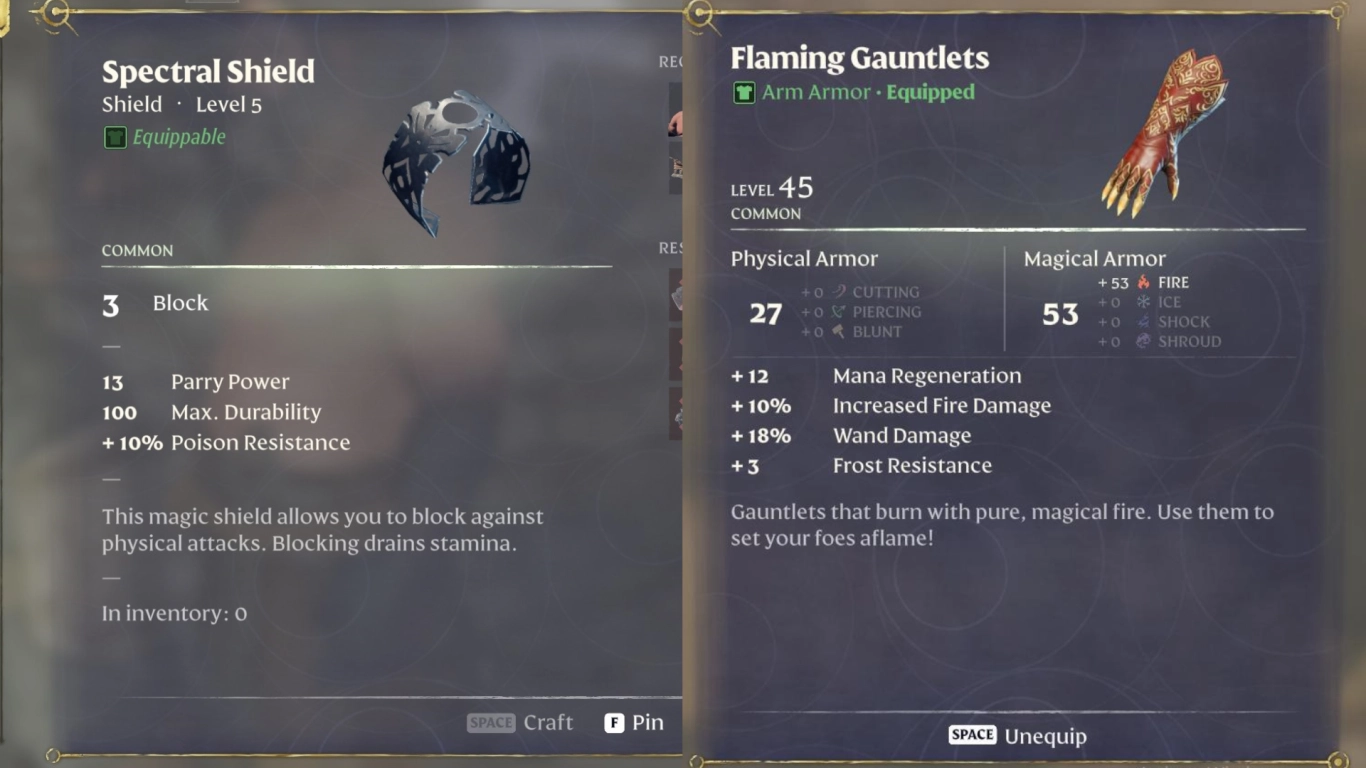Click the Increased Fire Damage stat text
The image size is (1366, 768).
[941, 405]
